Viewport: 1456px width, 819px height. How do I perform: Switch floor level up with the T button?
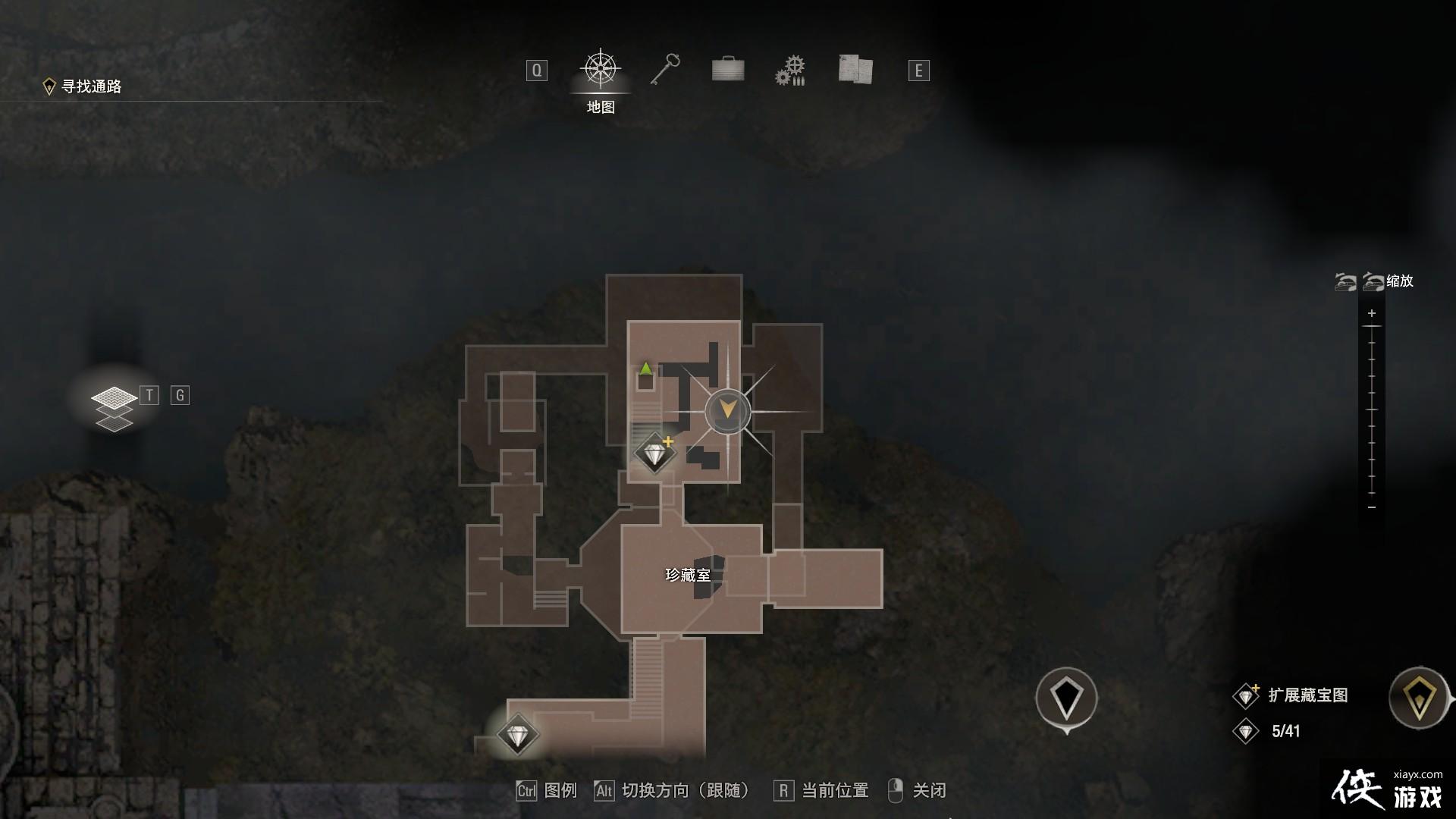[149, 395]
